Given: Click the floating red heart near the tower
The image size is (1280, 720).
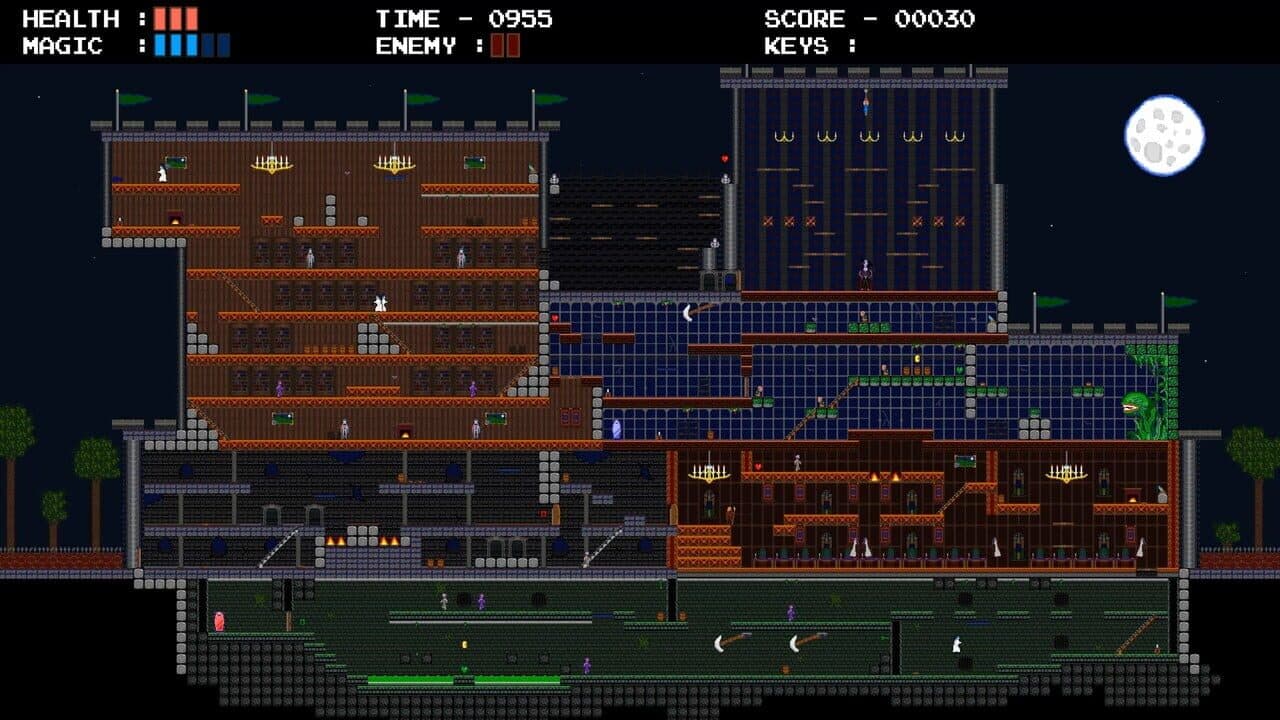Looking at the screenshot, I should pos(725,158).
